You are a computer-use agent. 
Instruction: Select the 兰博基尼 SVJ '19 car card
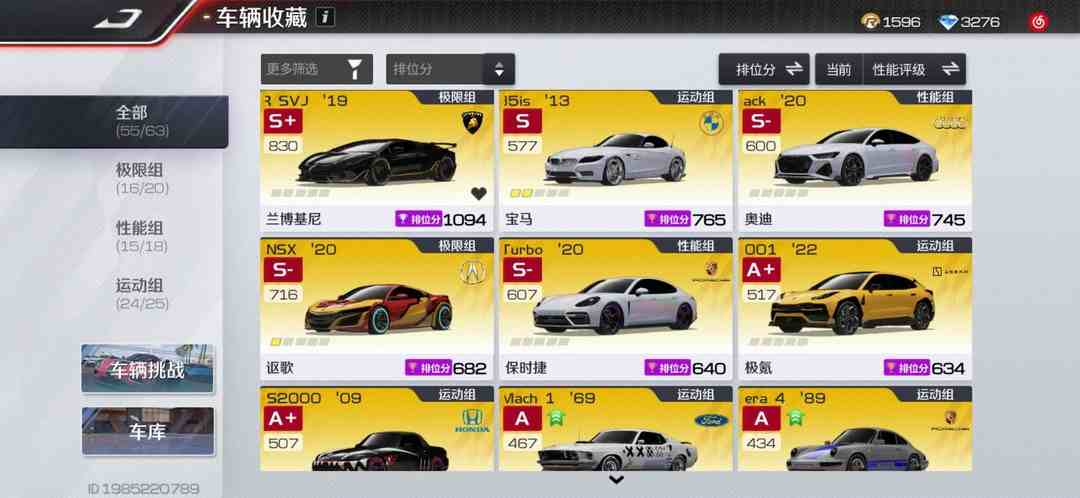tap(377, 160)
